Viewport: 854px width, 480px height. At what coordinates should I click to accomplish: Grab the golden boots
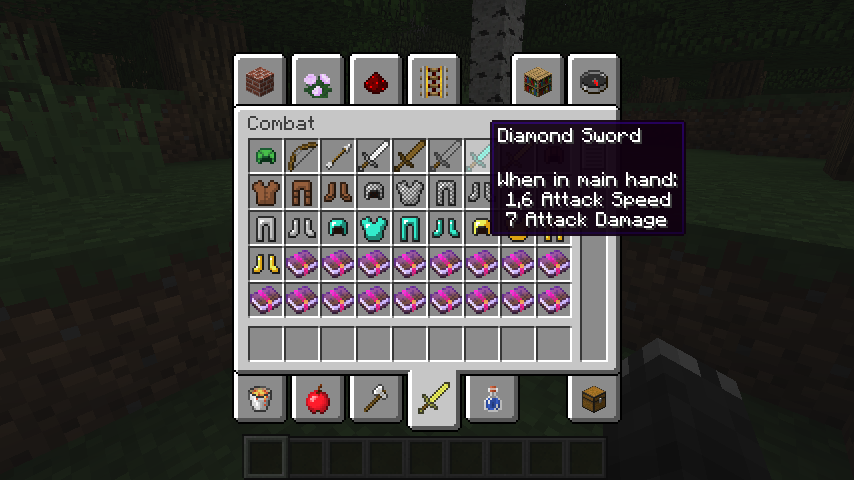pos(266,264)
